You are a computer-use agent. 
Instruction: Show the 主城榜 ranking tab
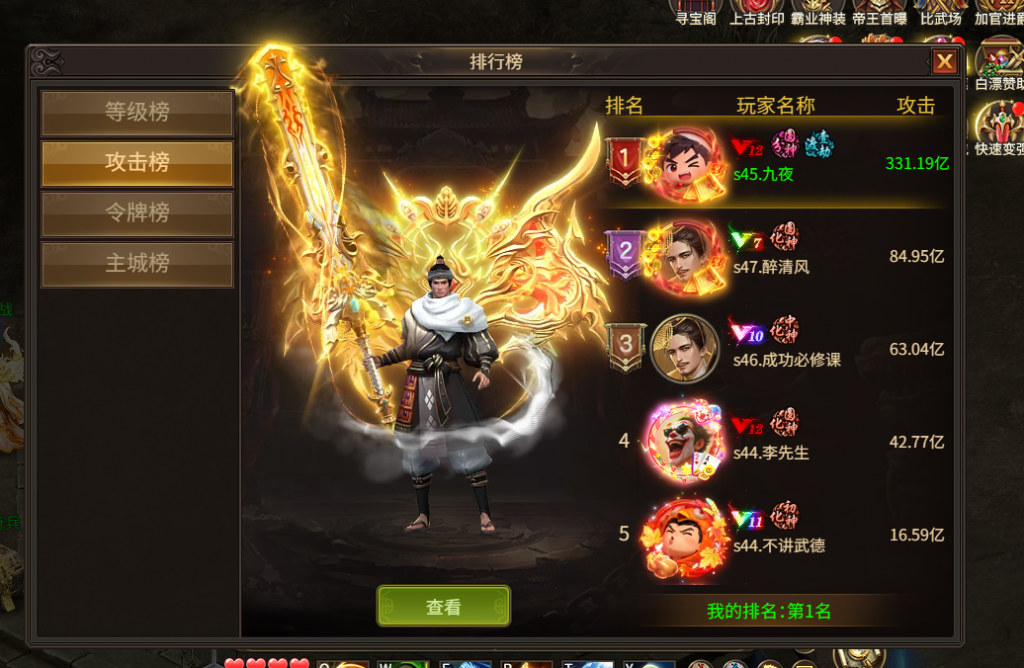(137, 264)
